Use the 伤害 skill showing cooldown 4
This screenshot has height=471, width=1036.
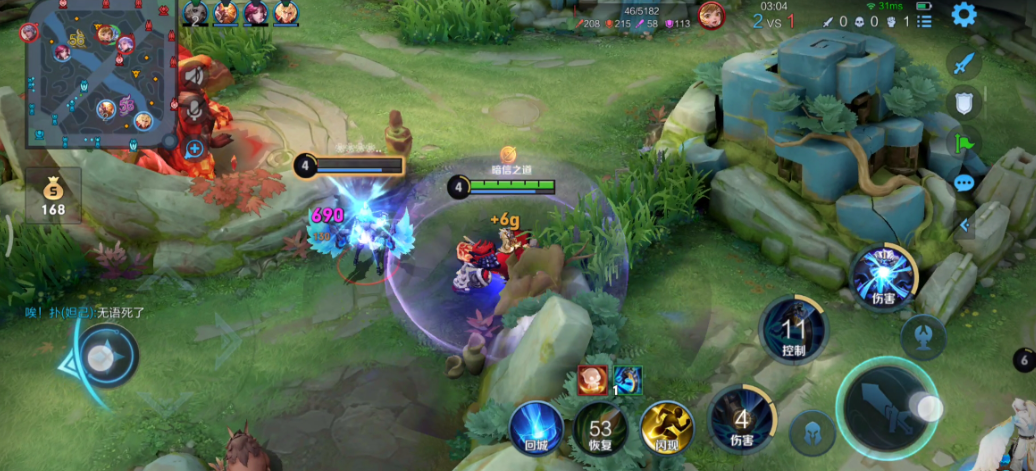[741, 420]
